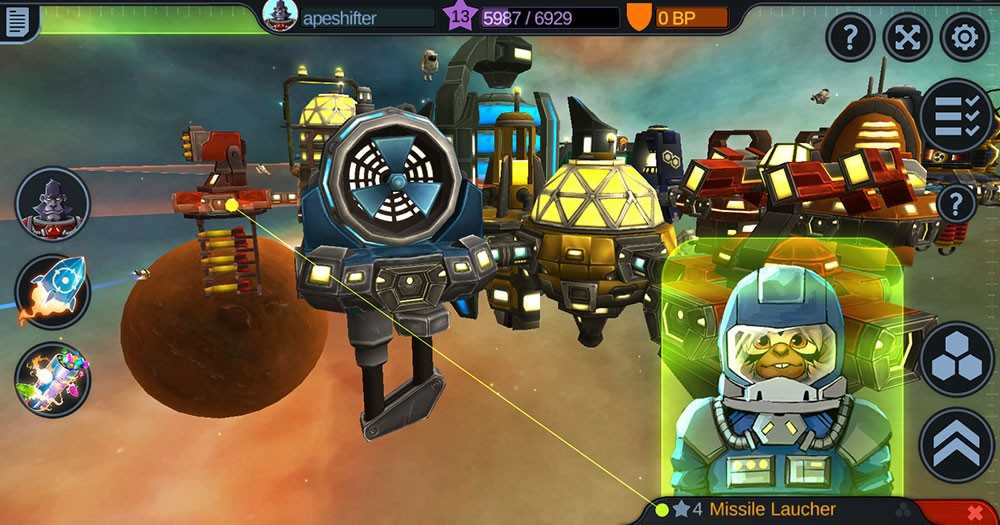Click the small question mark below the checklist

click(x=956, y=204)
